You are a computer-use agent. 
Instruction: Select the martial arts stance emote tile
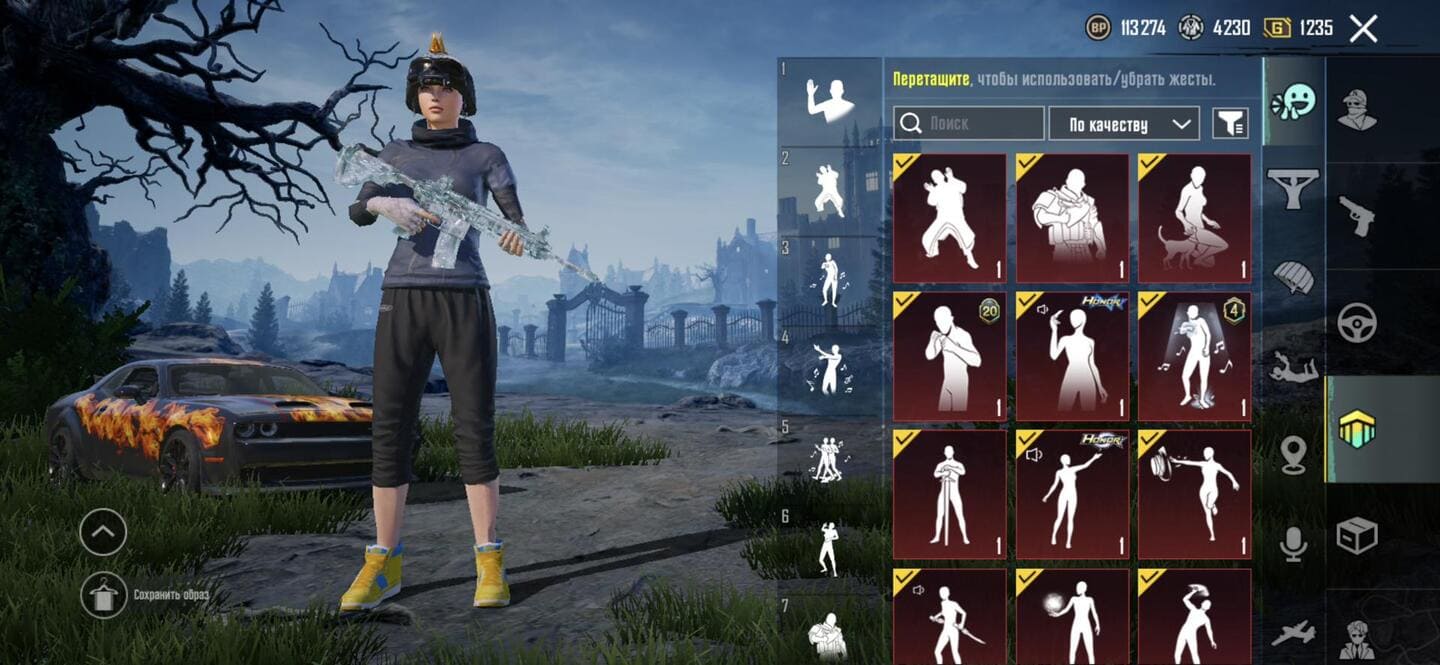coord(949,218)
